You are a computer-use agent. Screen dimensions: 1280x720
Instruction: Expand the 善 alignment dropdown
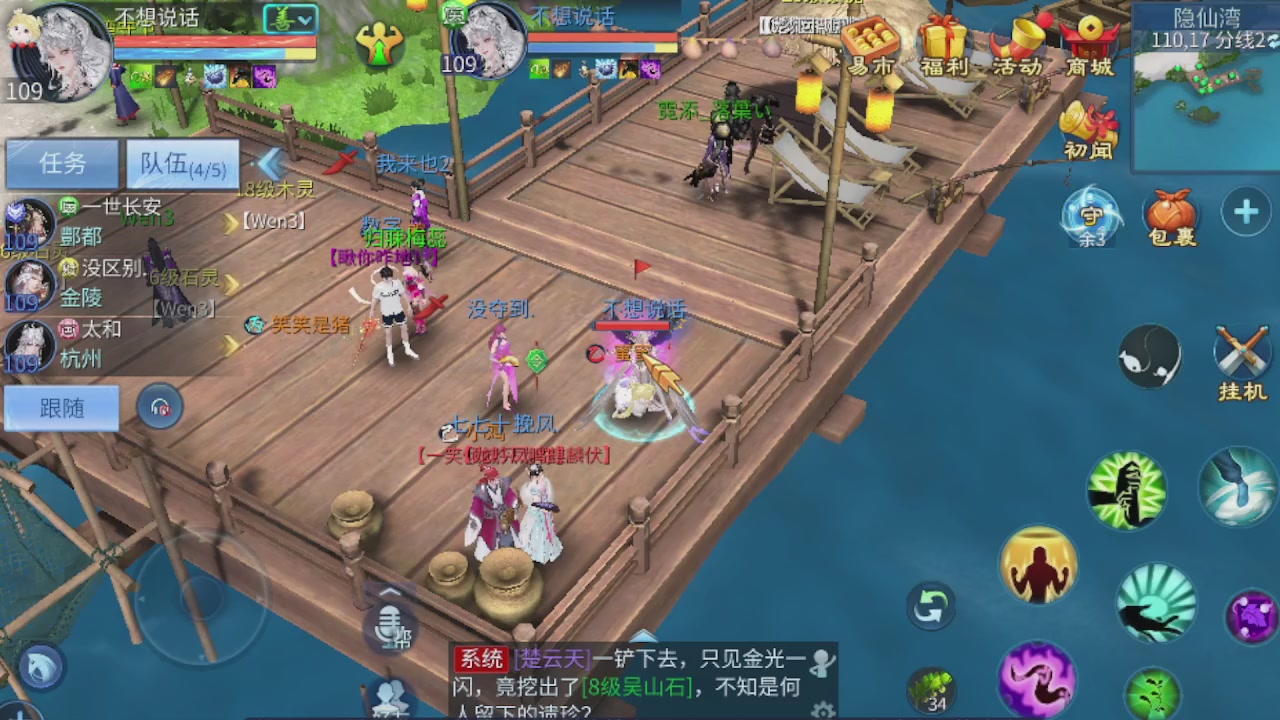(x=290, y=20)
